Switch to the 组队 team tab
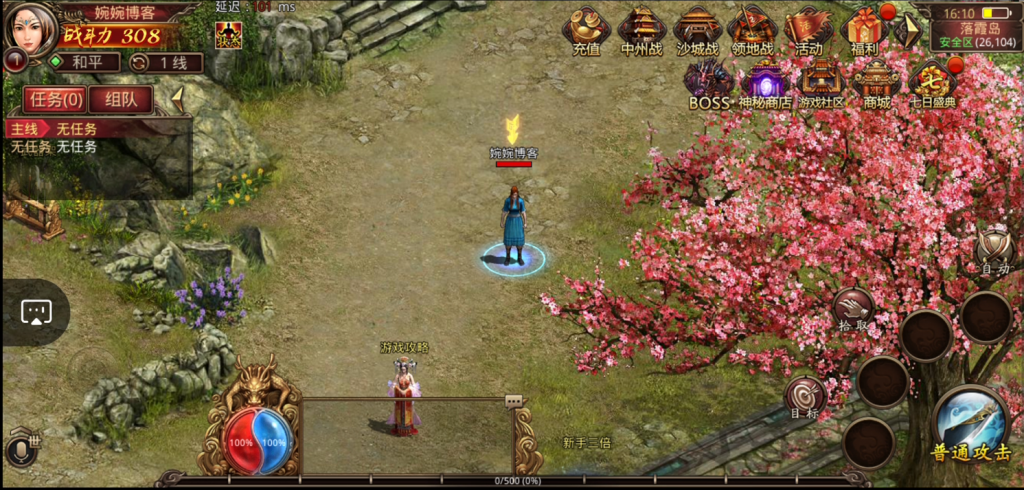 pos(121,99)
